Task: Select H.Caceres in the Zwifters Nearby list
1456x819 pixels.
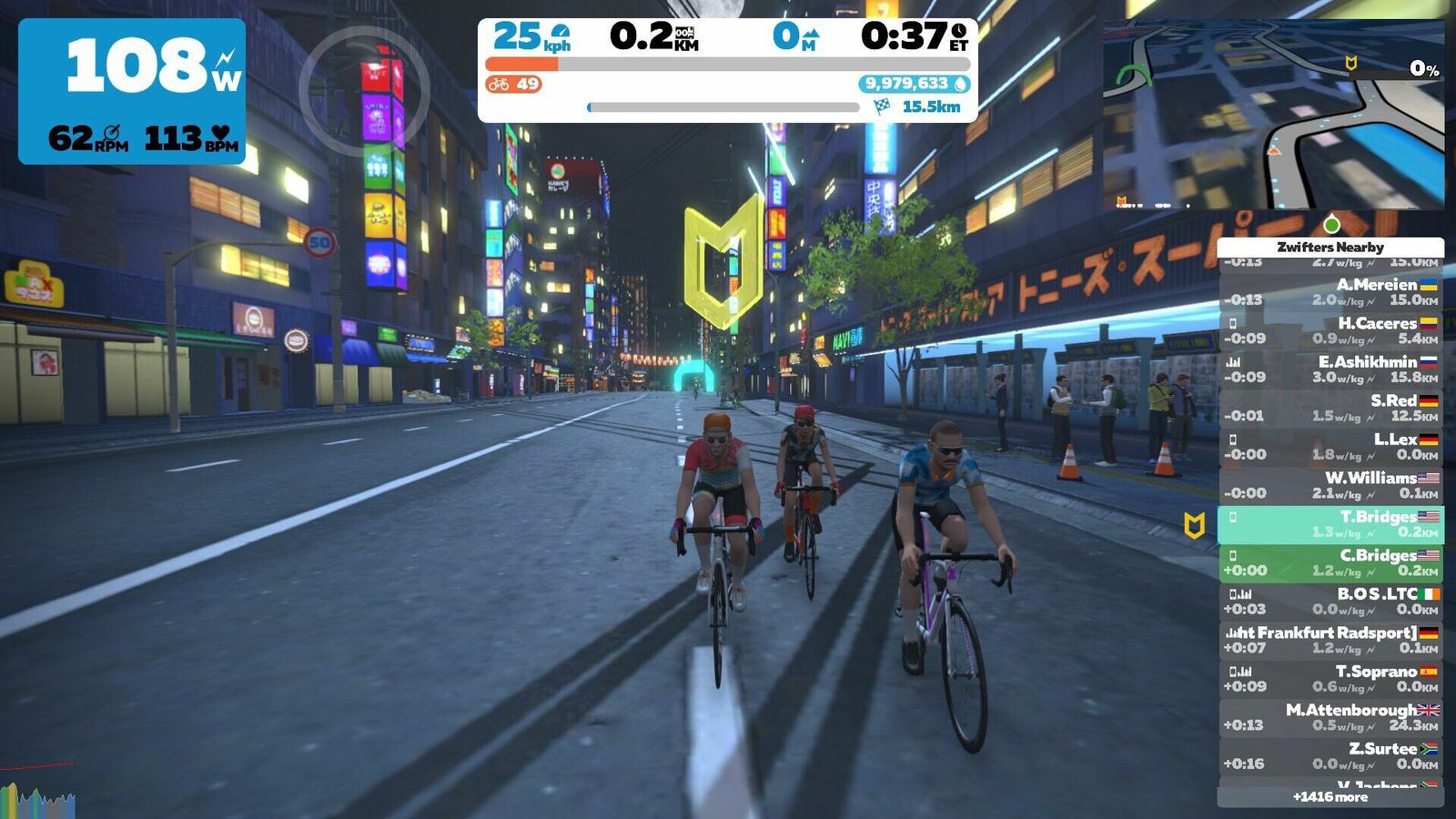Action: click(x=1330, y=330)
